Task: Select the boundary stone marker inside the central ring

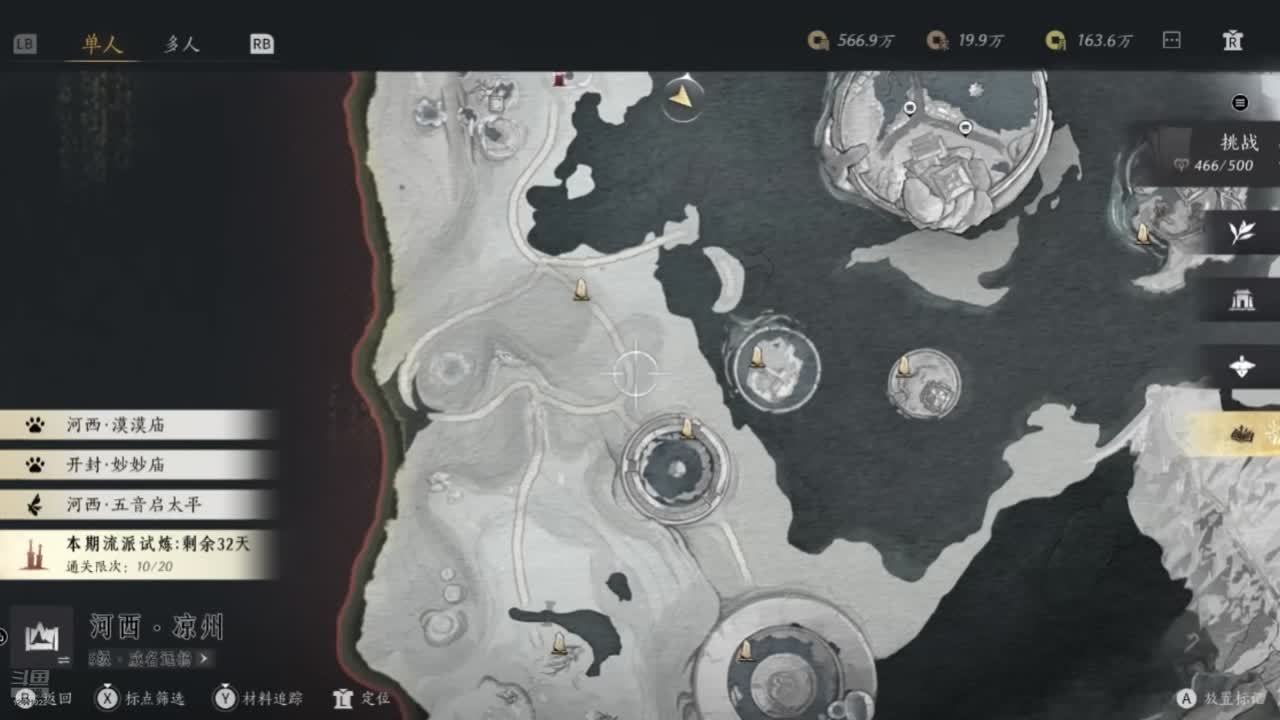Action: click(687, 429)
